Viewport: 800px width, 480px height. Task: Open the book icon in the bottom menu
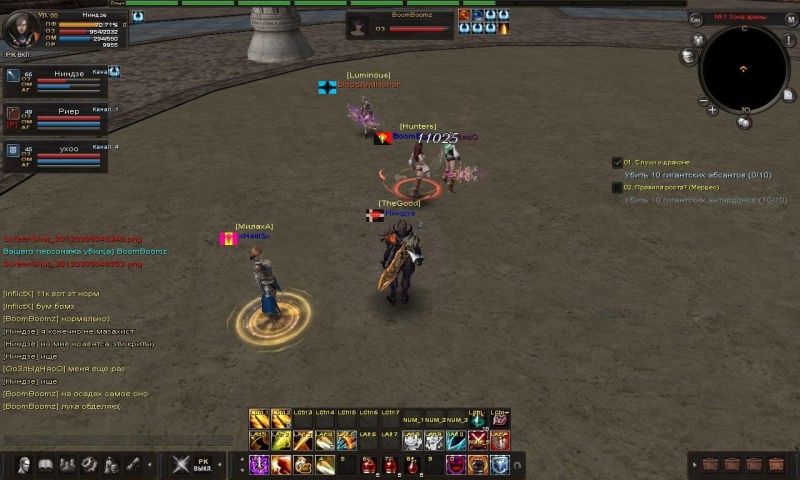pyautogui.click(x=46, y=464)
